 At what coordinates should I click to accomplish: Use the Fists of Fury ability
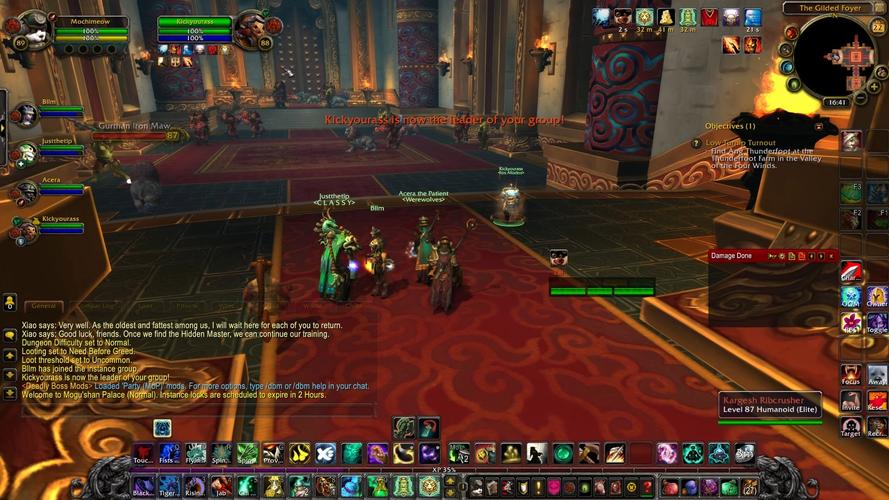point(169,453)
